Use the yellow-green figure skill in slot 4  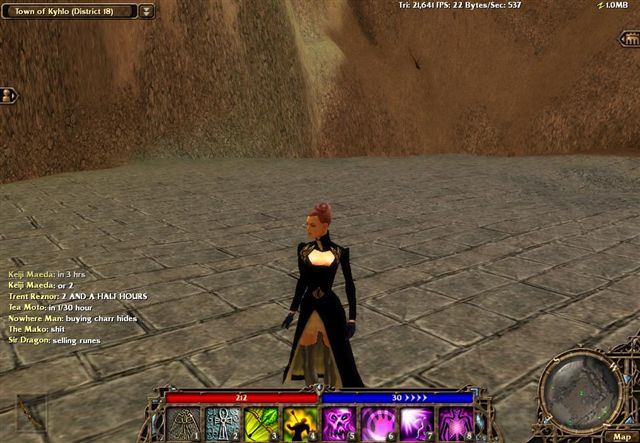pyautogui.click(x=300, y=424)
